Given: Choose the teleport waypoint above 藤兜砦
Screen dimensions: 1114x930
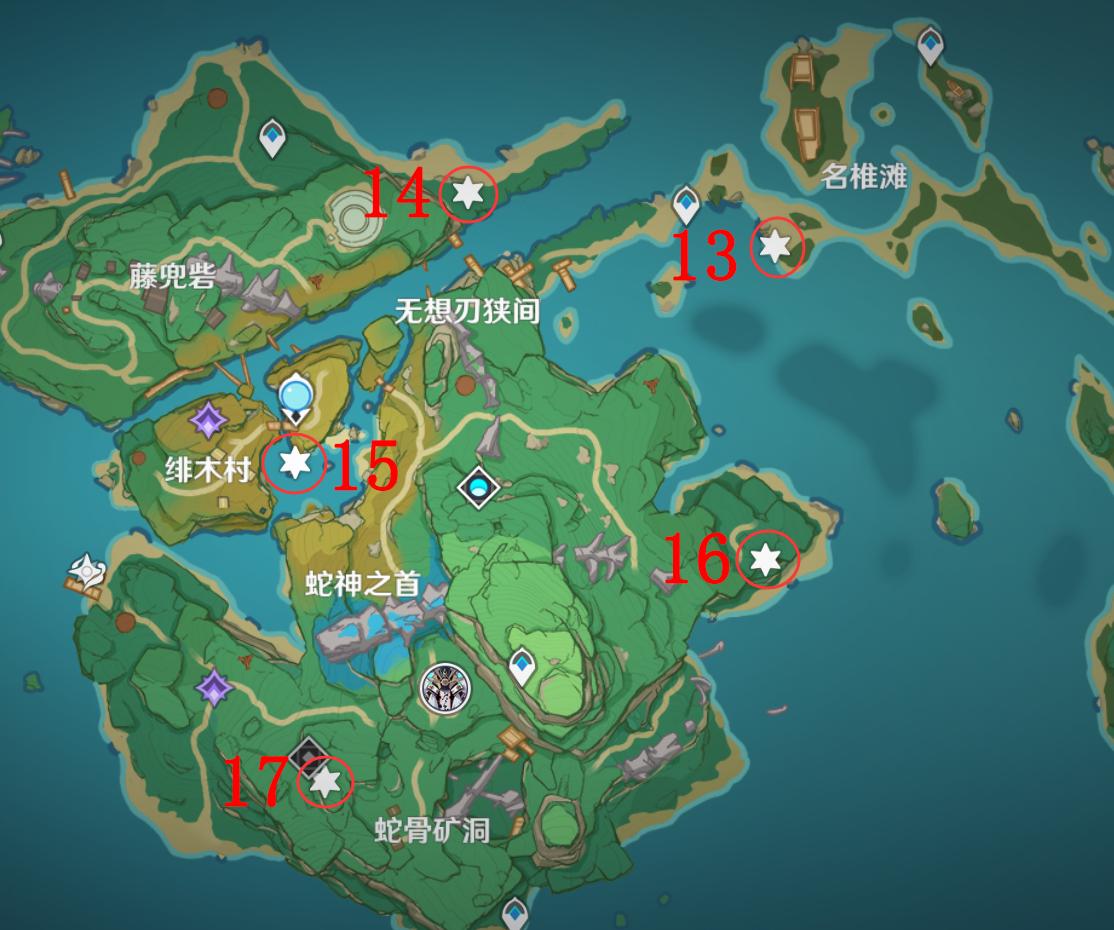Looking at the screenshot, I should 272,137.
